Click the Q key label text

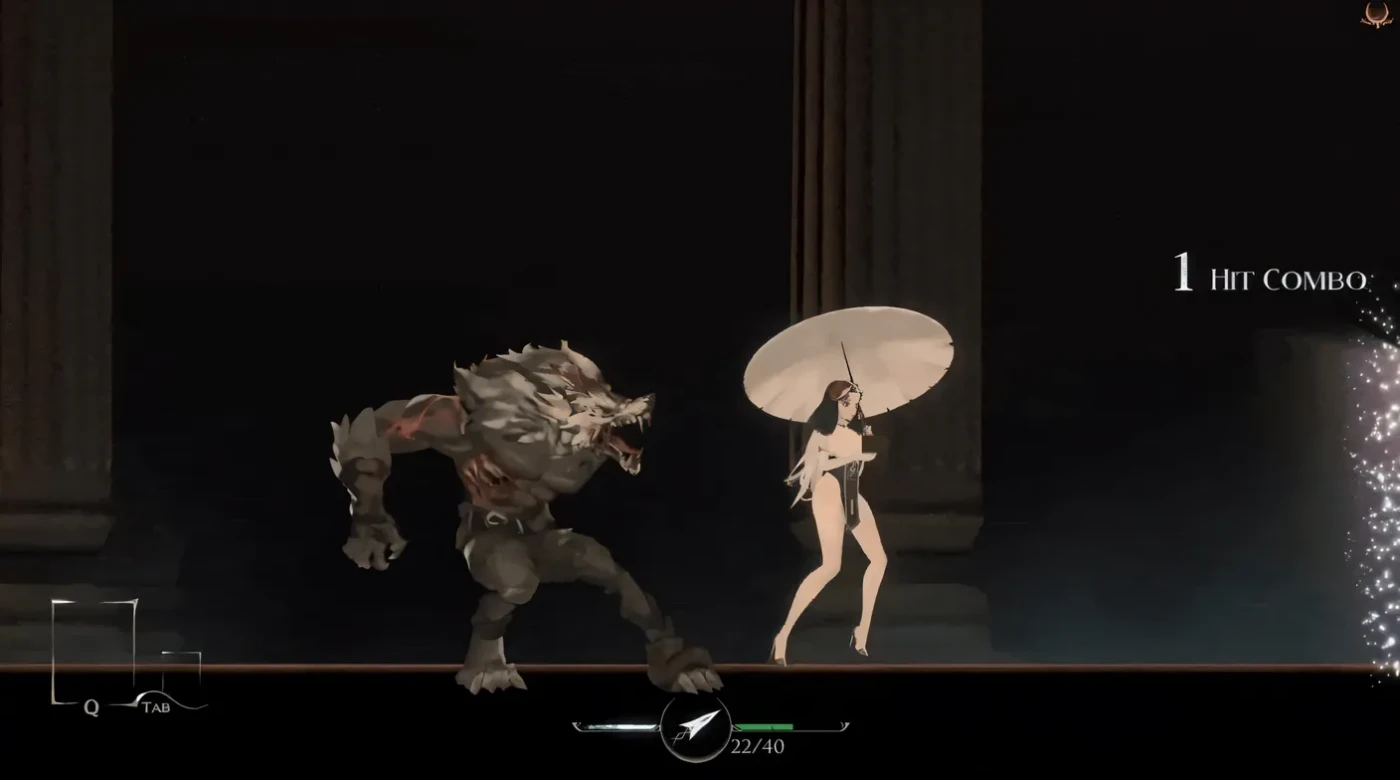click(89, 706)
